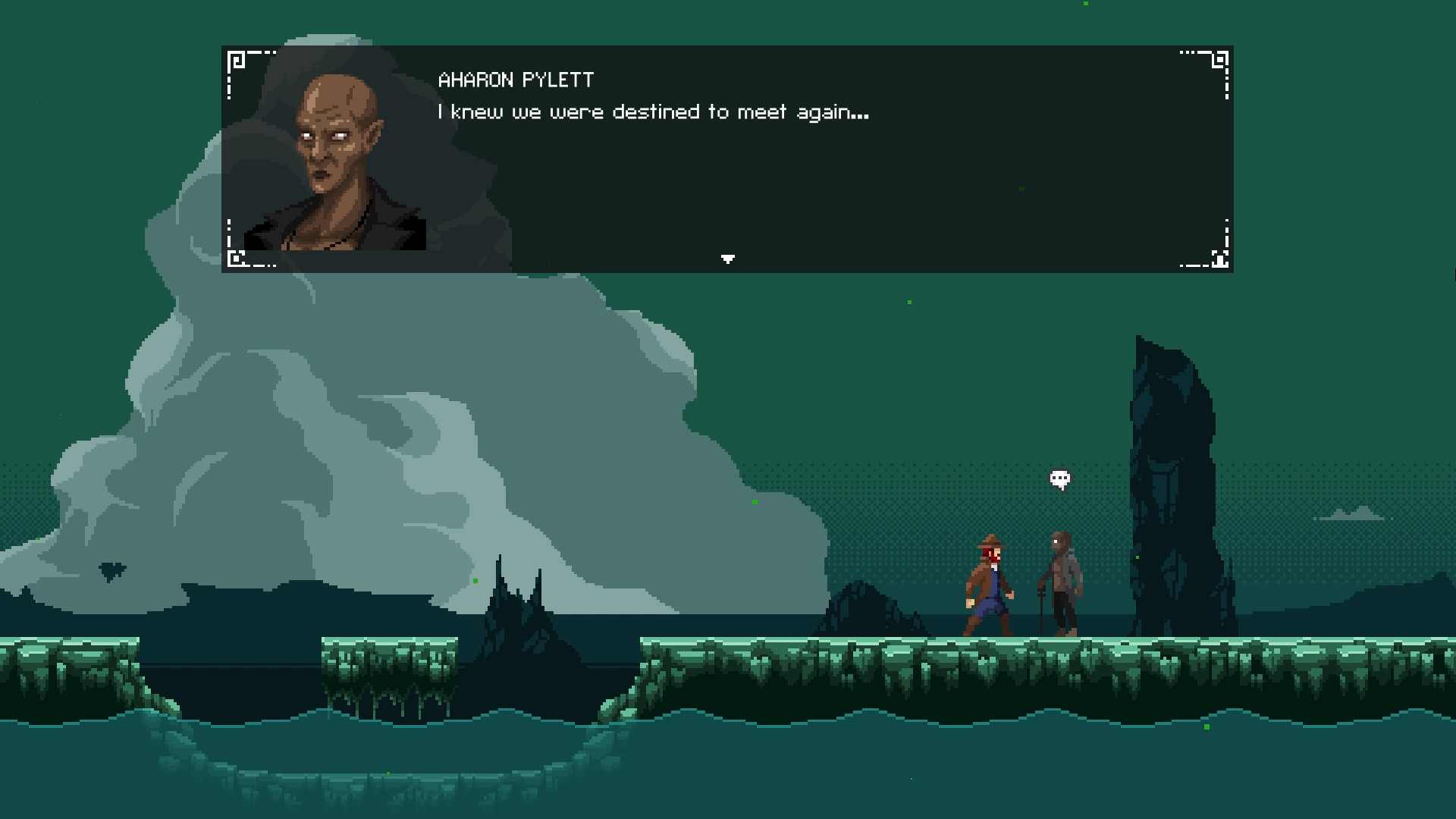
Task: Click the name label Aharon Pylett
Action: [514, 80]
